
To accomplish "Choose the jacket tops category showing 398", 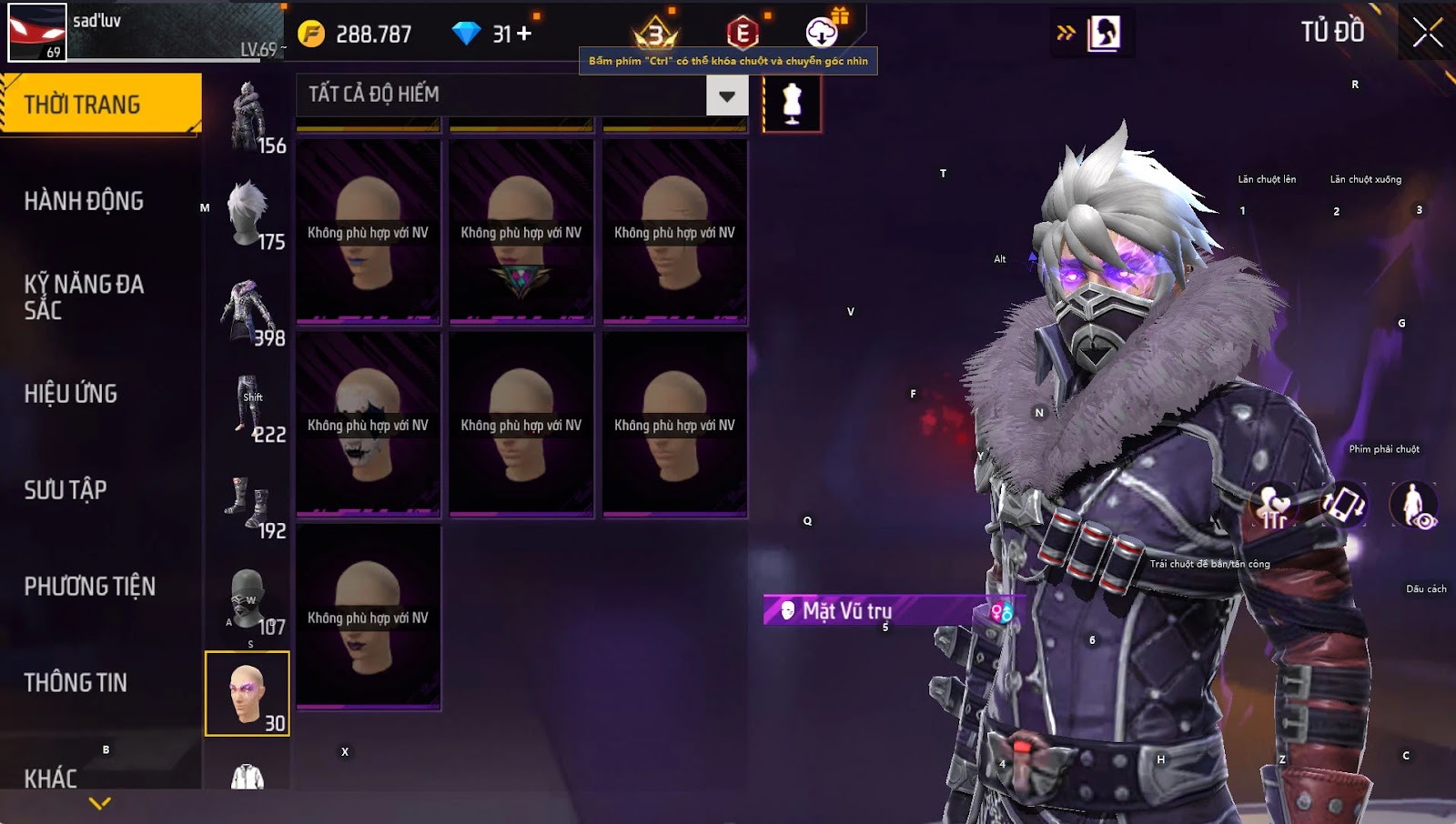I will (248, 311).
